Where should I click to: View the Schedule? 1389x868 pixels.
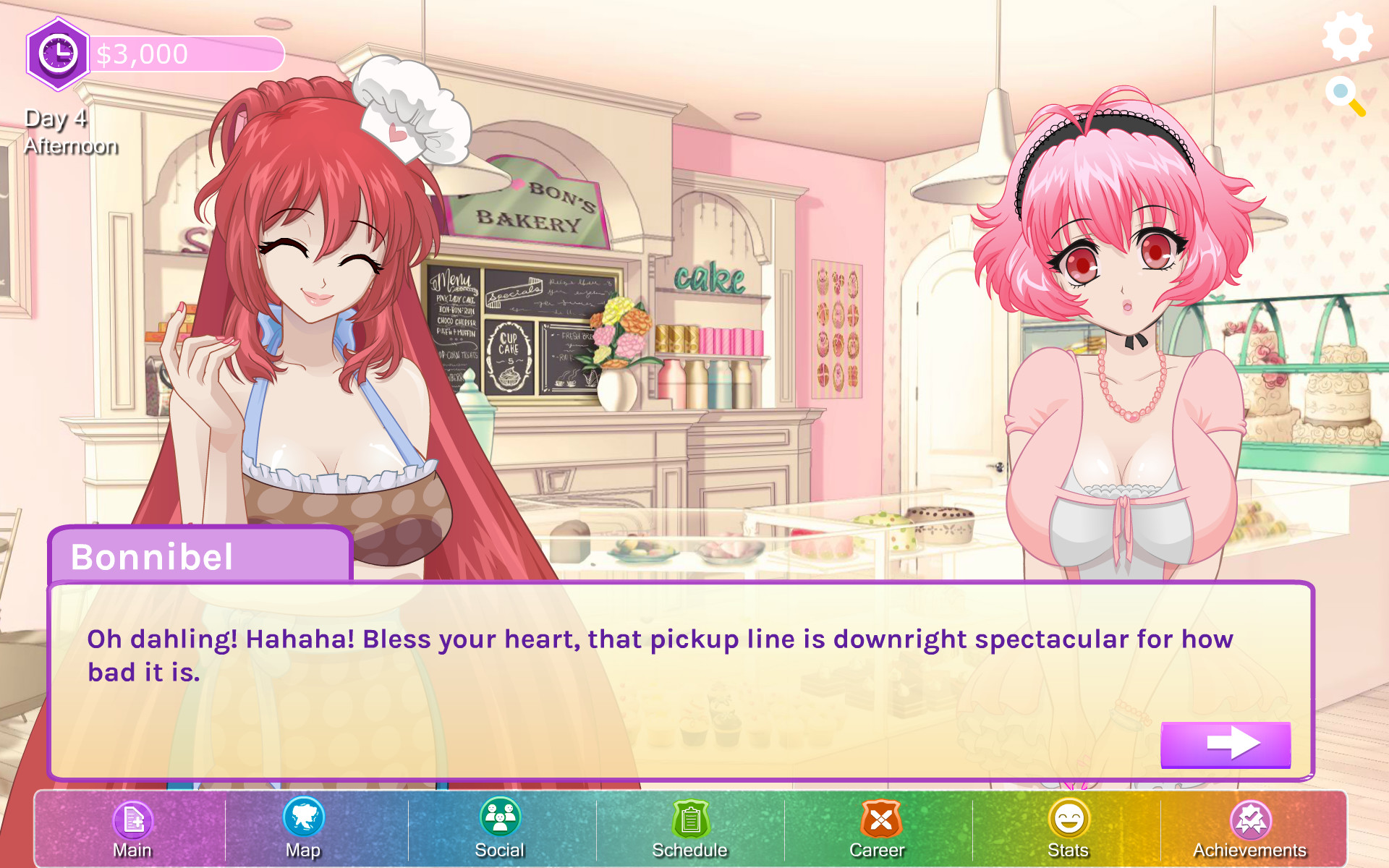tap(690, 828)
